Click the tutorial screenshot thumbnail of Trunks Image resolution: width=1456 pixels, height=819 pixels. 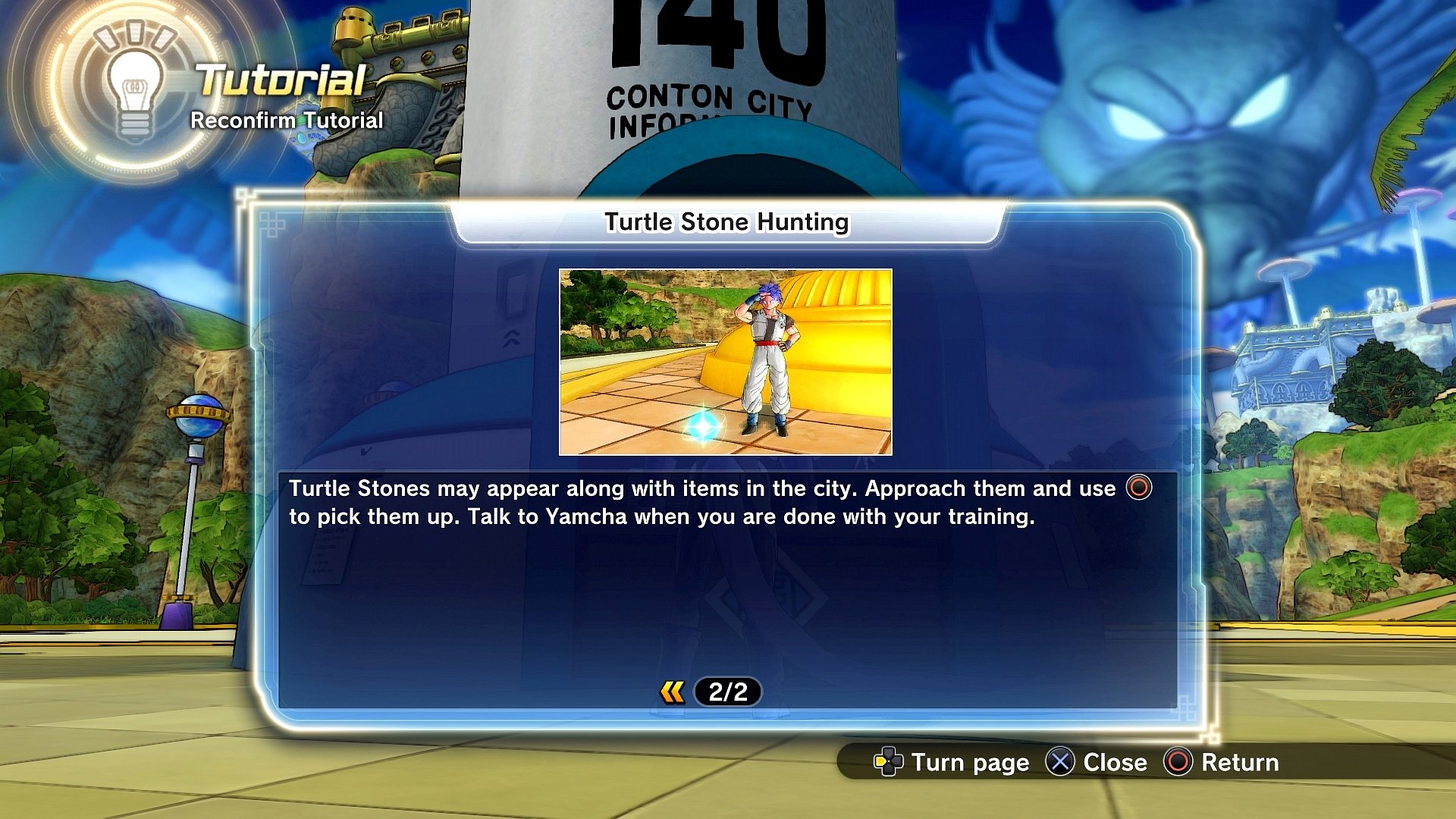726,362
